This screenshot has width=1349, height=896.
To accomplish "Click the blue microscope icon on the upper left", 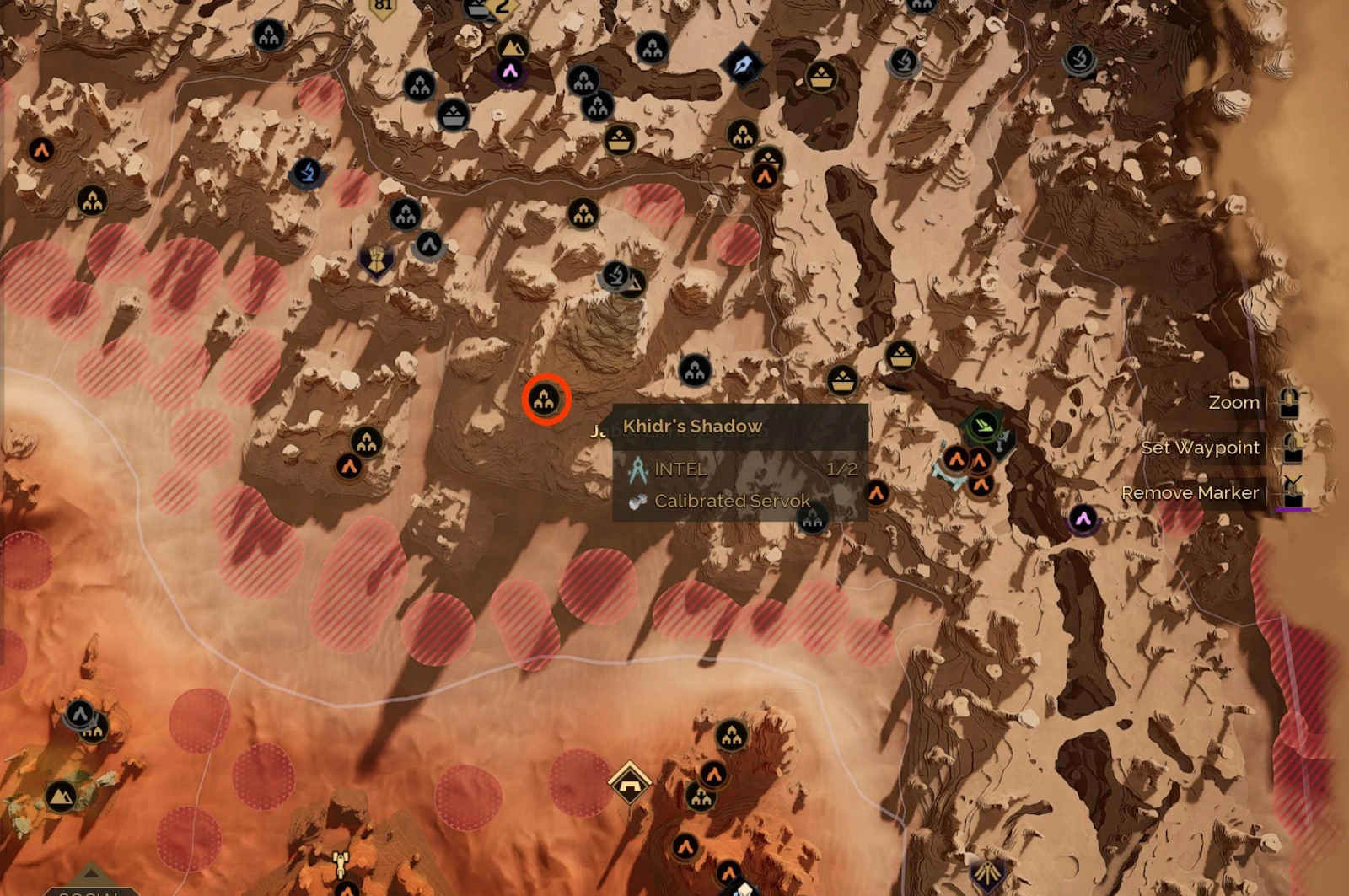I will [x=309, y=172].
